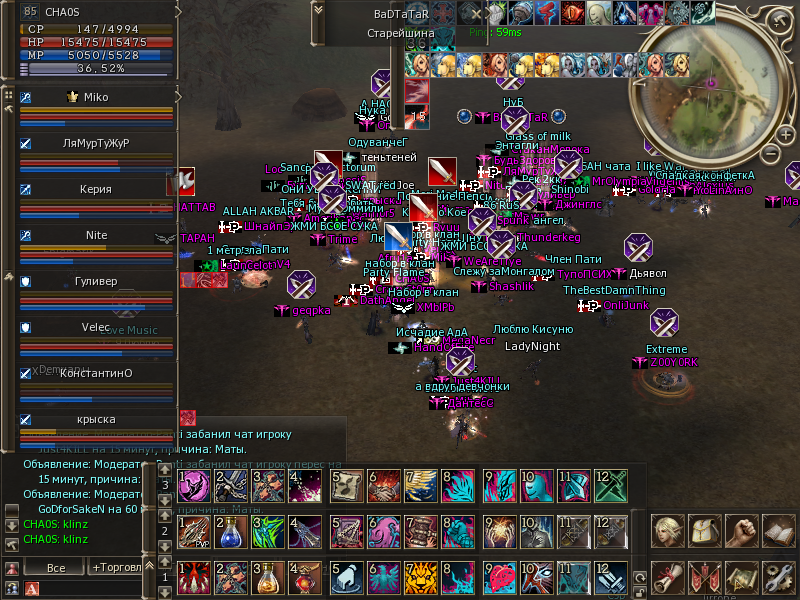Image resolution: width=800 pixels, height=600 pixels.
Task: Select party member Velec
Action: (96, 327)
